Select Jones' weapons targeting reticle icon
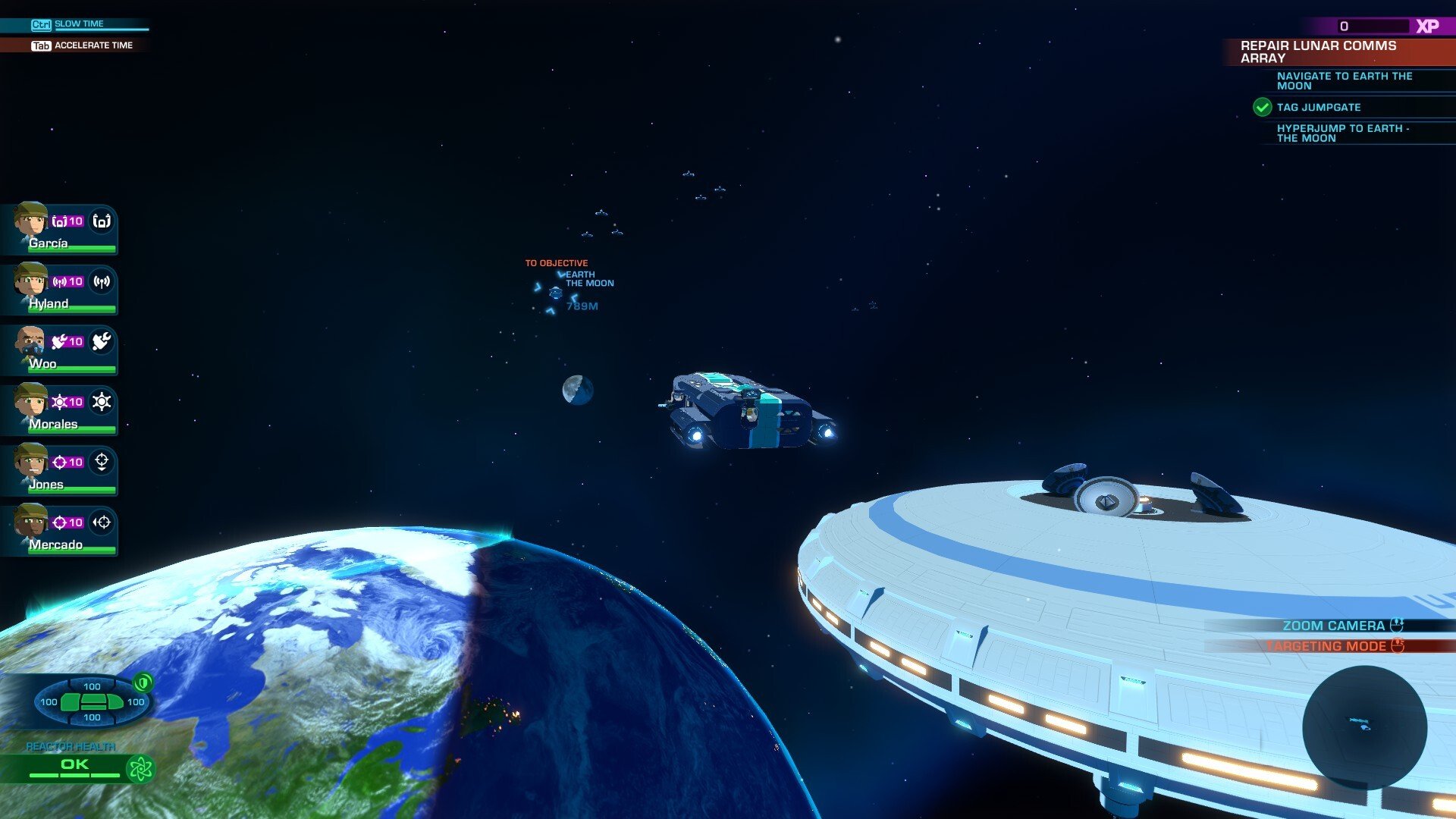 (103, 462)
